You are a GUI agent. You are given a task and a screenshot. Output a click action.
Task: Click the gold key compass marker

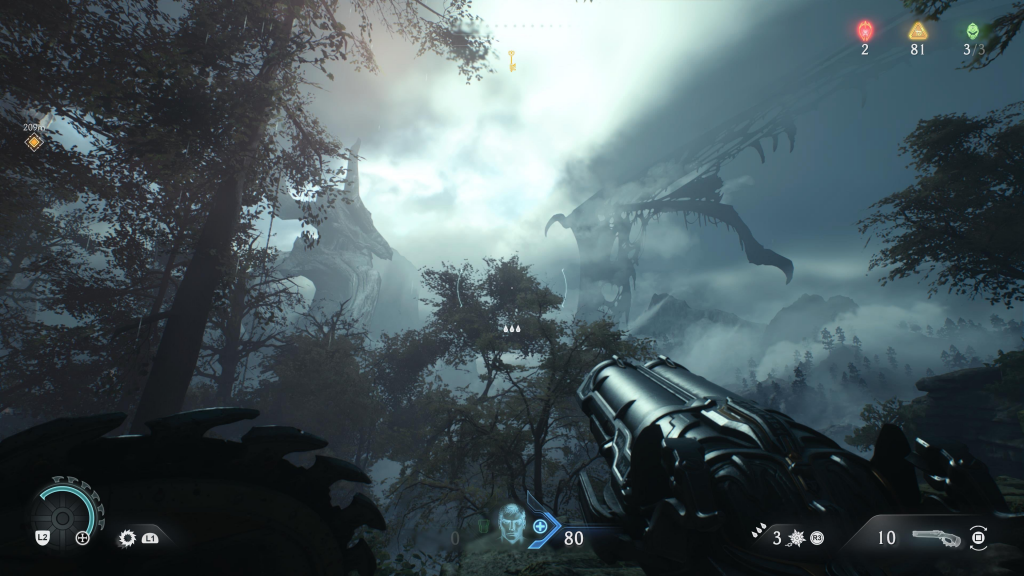pyautogui.click(x=511, y=58)
